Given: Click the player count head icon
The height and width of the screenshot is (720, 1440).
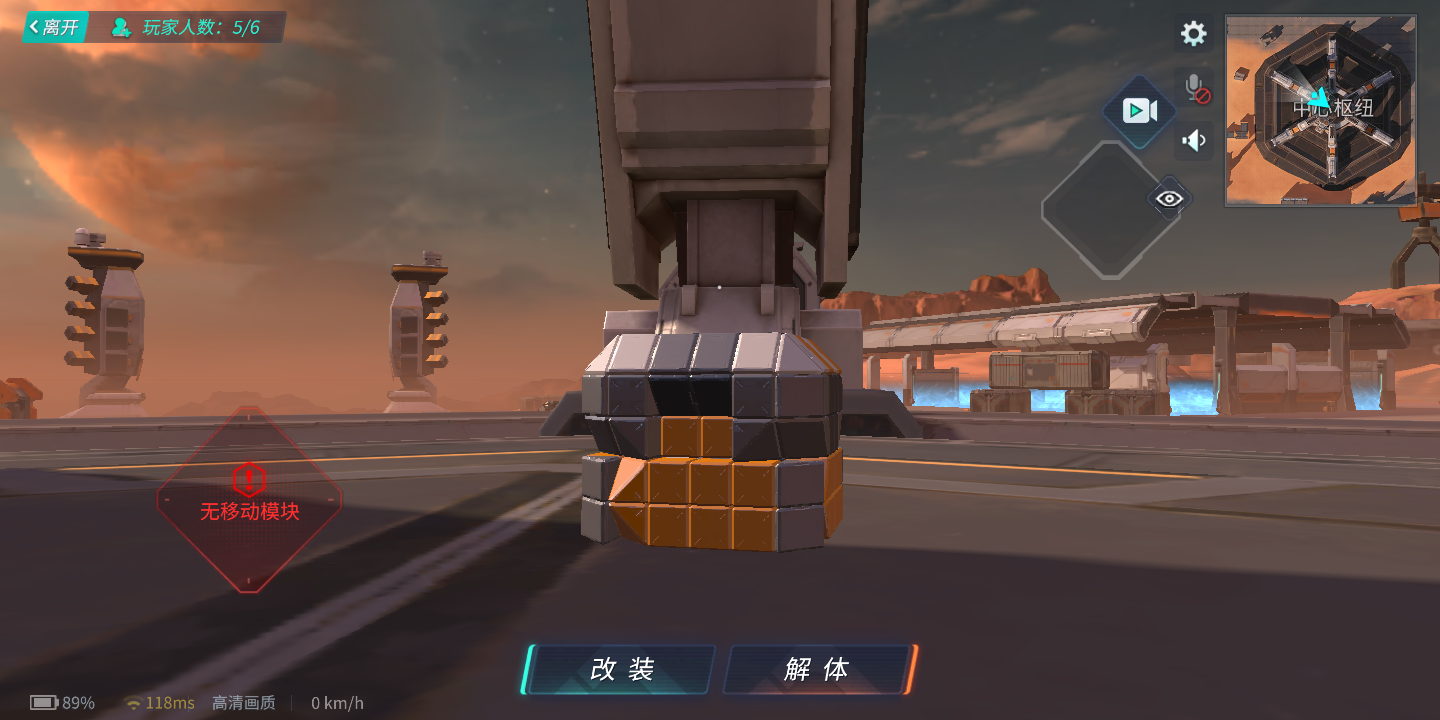Looking at the screenshot, I should click(x=122, y=27).
